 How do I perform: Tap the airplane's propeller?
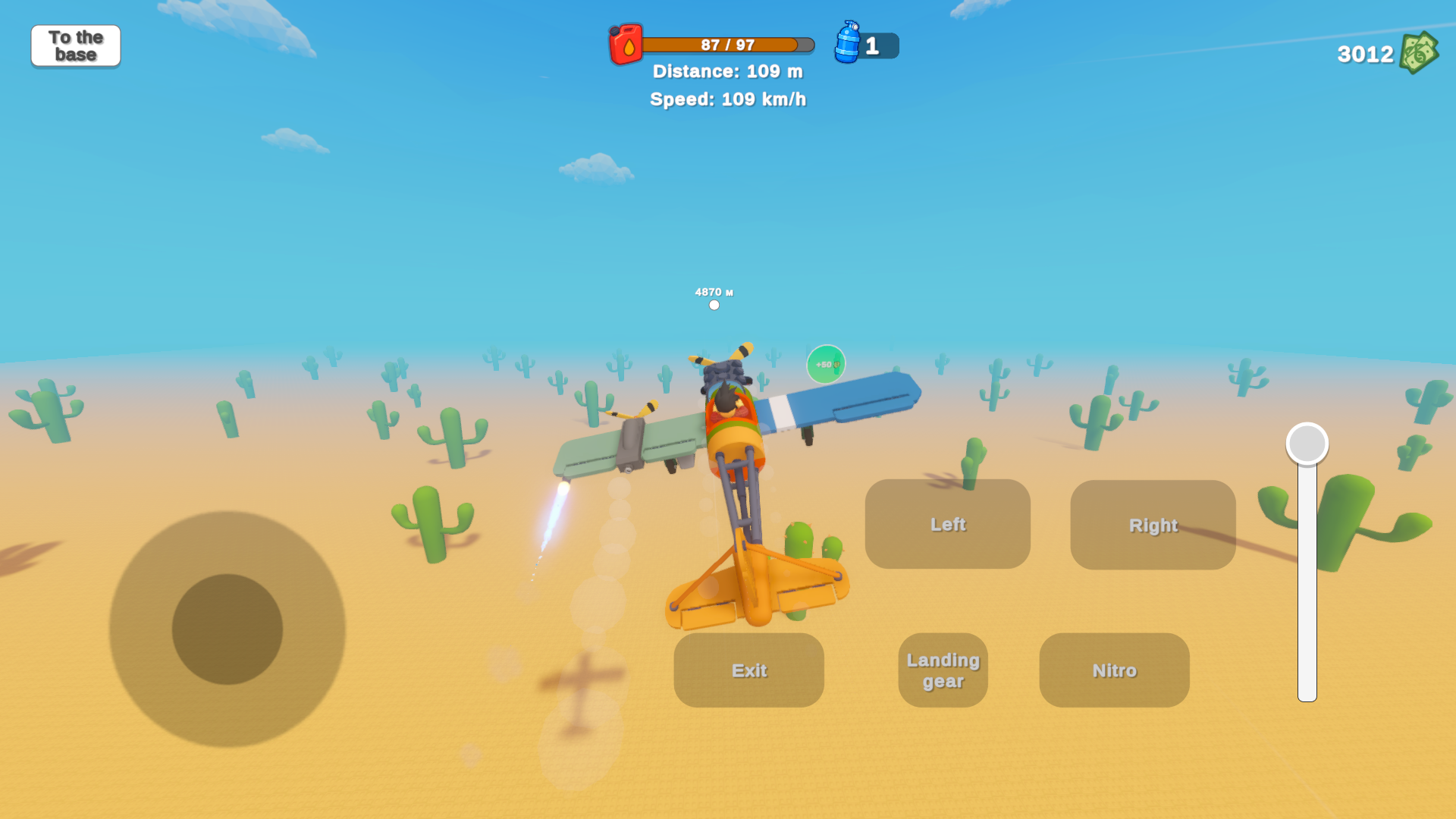point(726,358)
